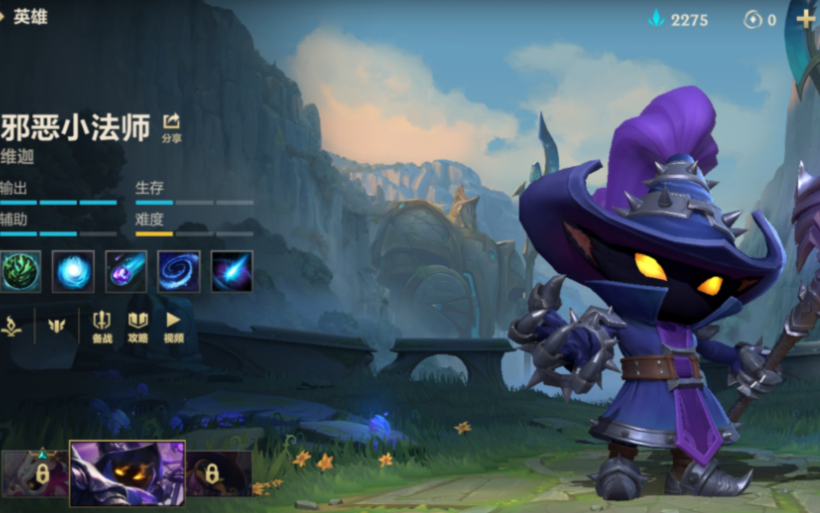Select the locked pink skin thumbnail
The image size is (820, 513).
pyautogui.click(x=37, y=473)
